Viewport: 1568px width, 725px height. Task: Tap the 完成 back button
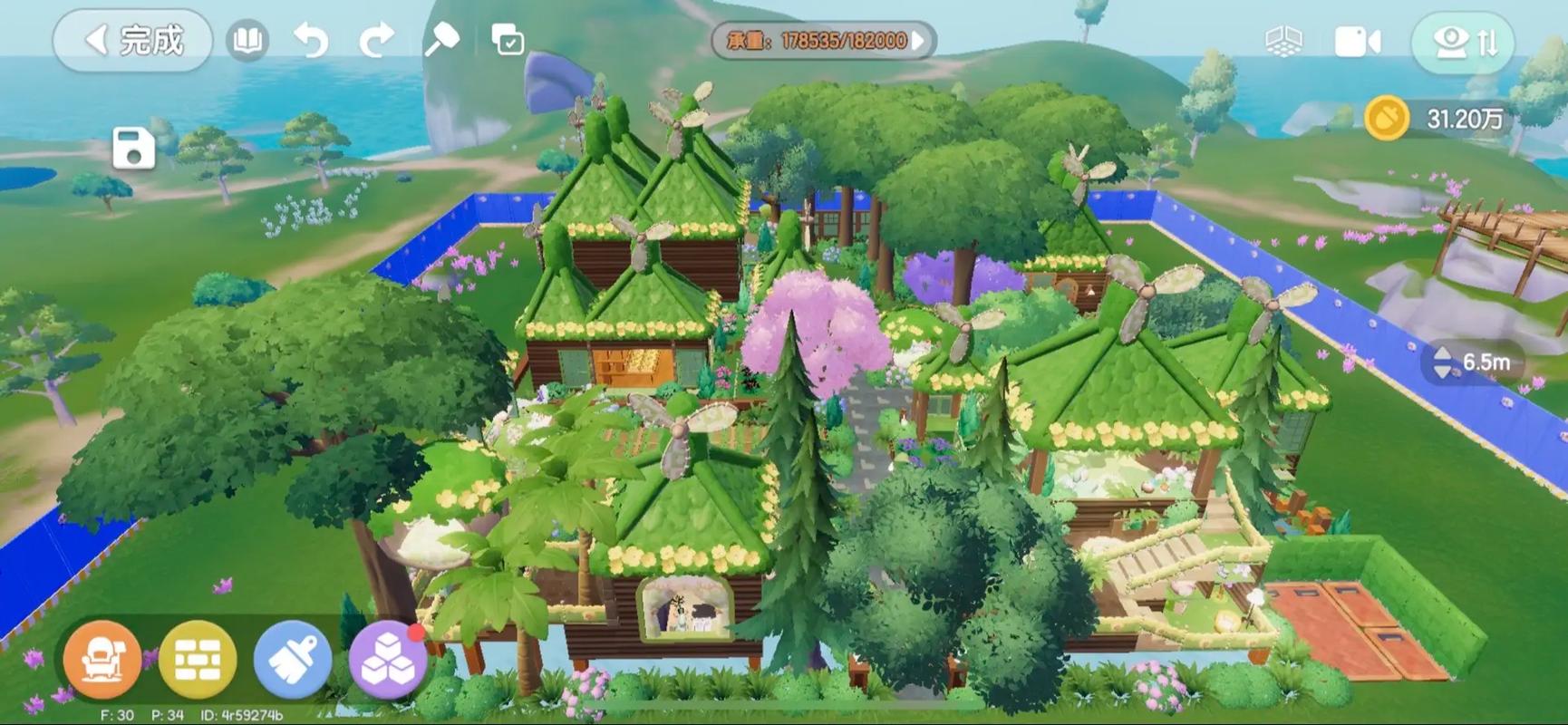pos(132,41)
